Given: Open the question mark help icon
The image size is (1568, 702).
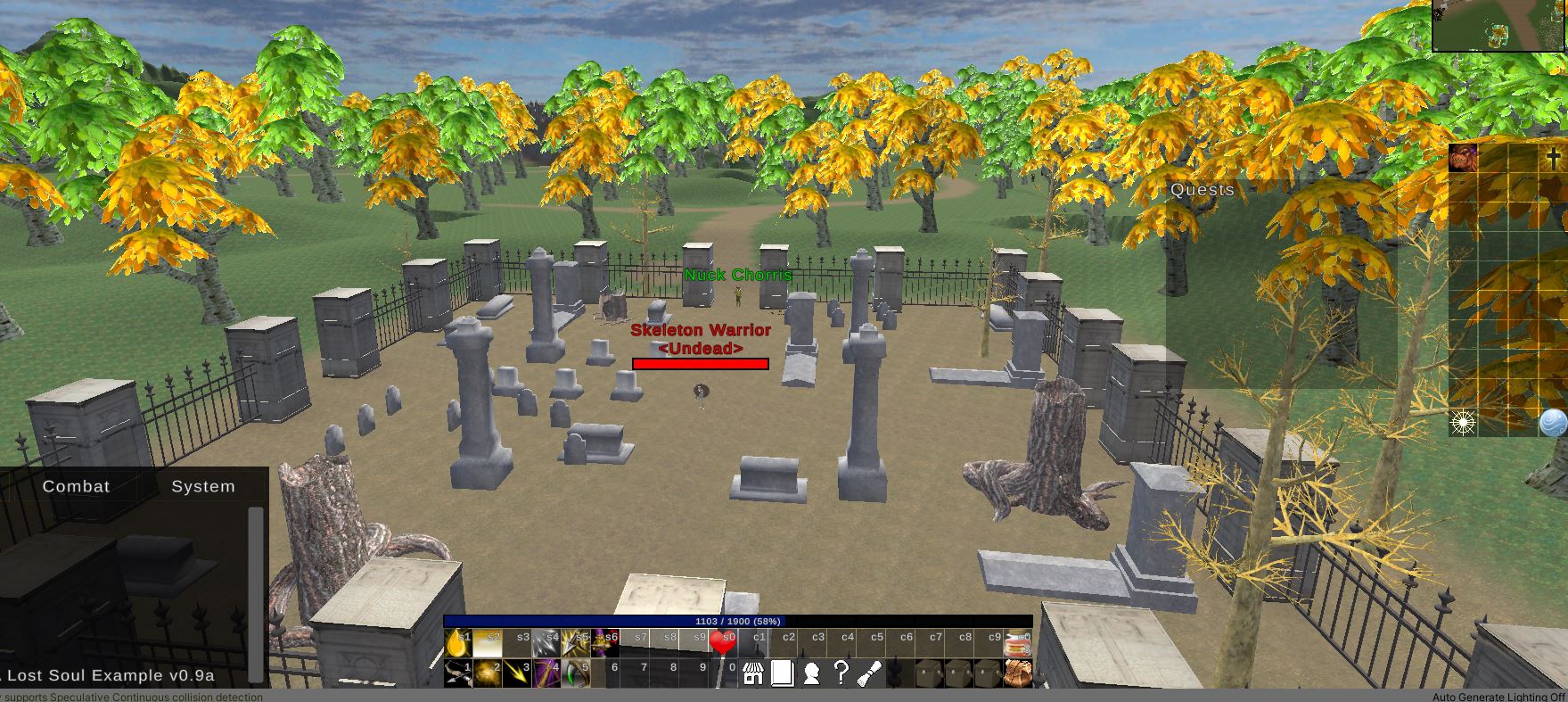Looking at the screenshot, I should pyautogui.click(x=841, y=673).
